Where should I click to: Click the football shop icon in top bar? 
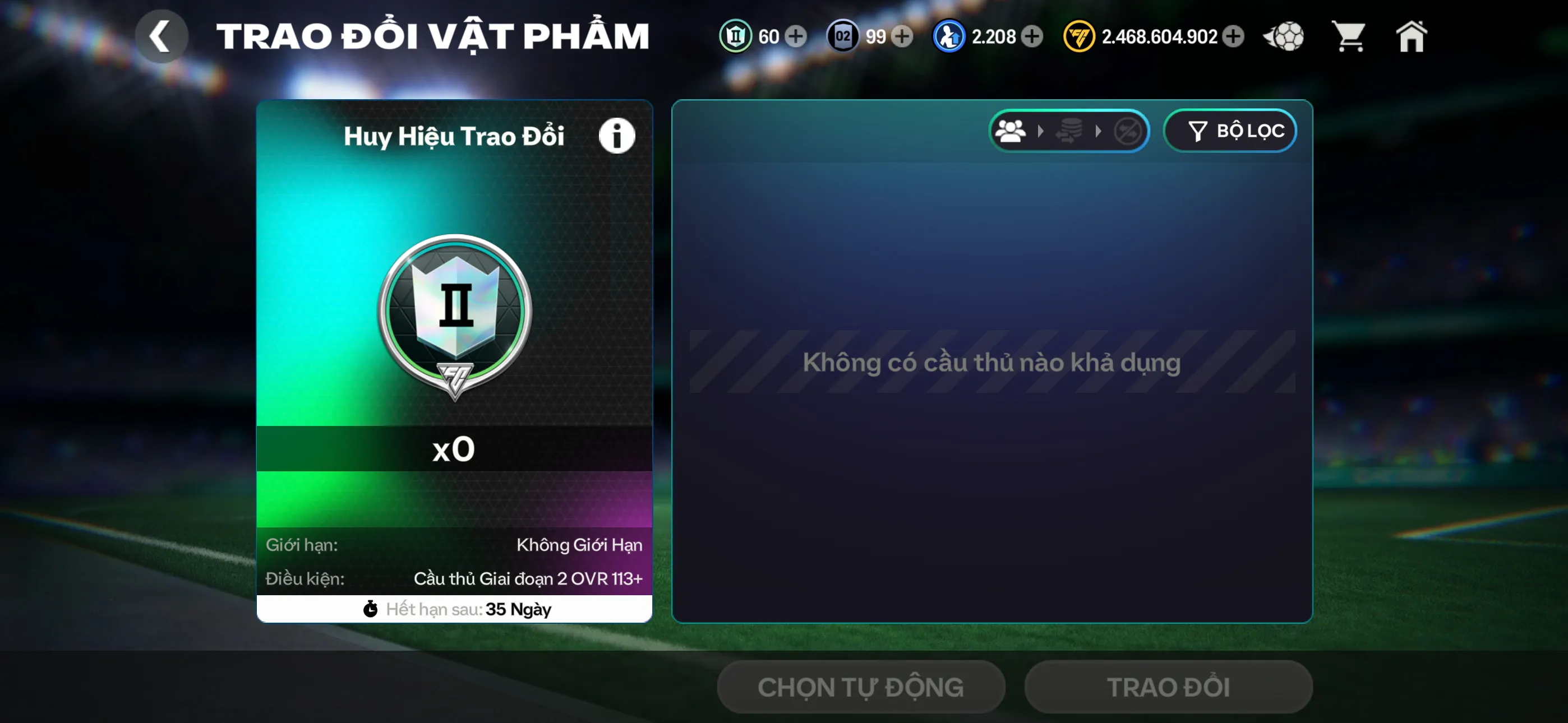(x=1283, y=36)
